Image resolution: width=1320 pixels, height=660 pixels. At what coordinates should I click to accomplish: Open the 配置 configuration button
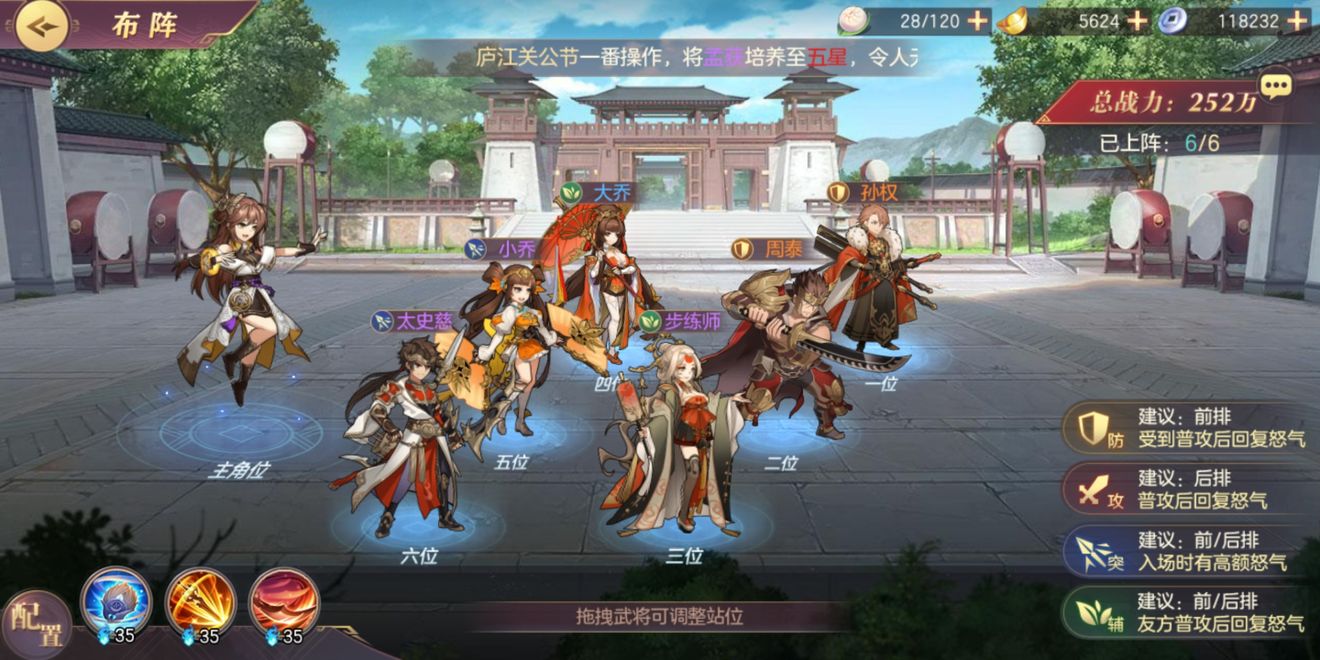(x=36, y=622)
